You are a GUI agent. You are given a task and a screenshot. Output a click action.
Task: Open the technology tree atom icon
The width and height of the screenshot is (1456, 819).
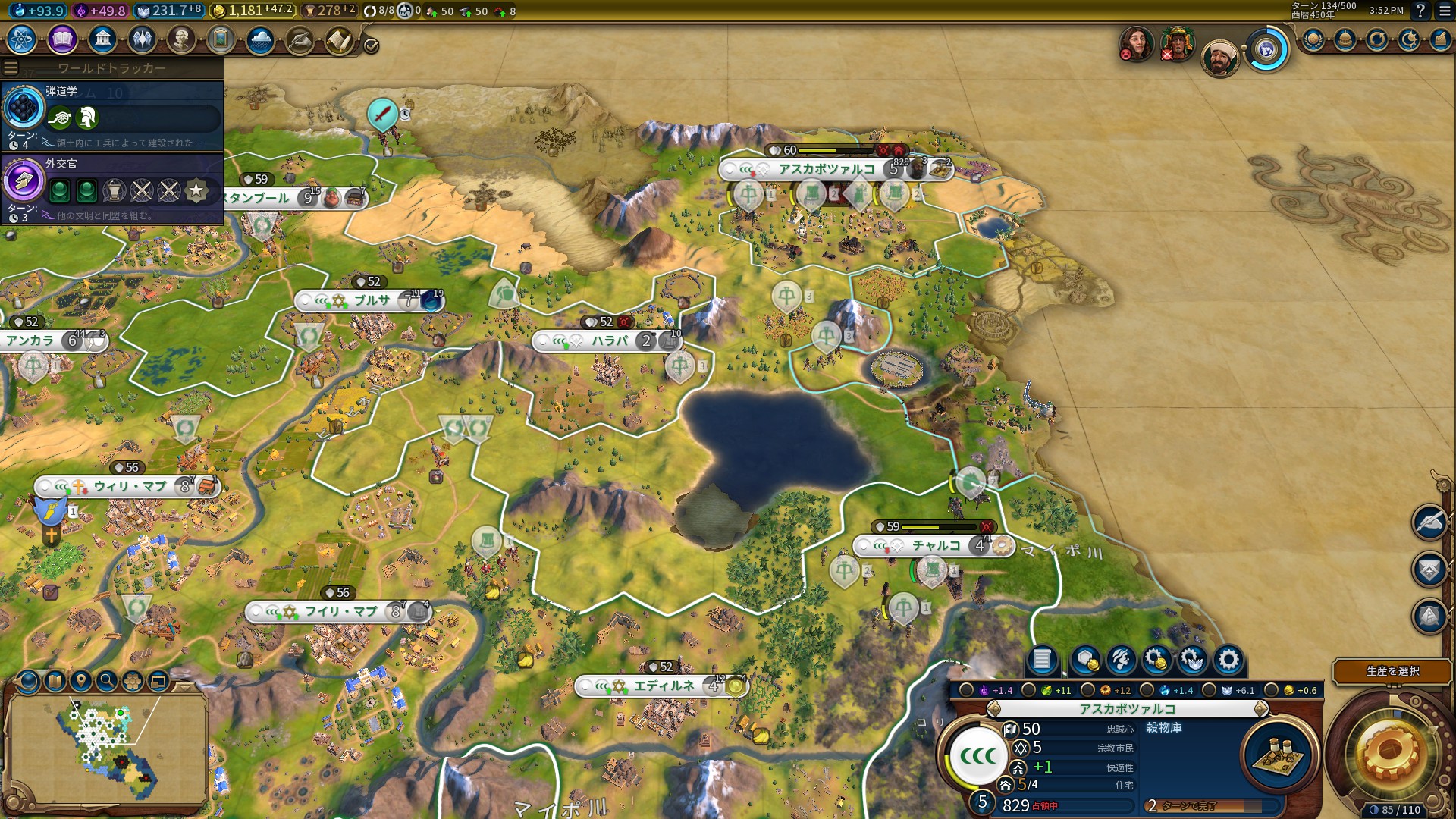[x=22, y=39]
